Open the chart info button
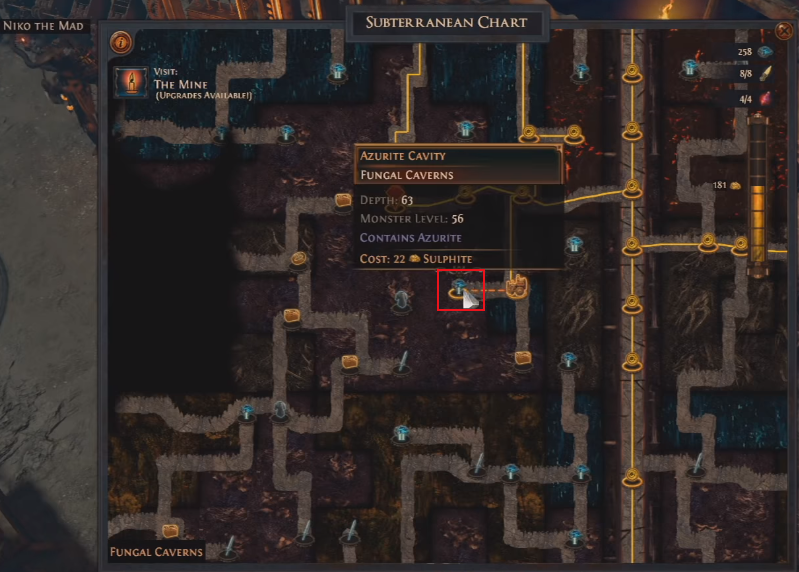The height and width of the screenshot is (572, 799). (122, 43)
